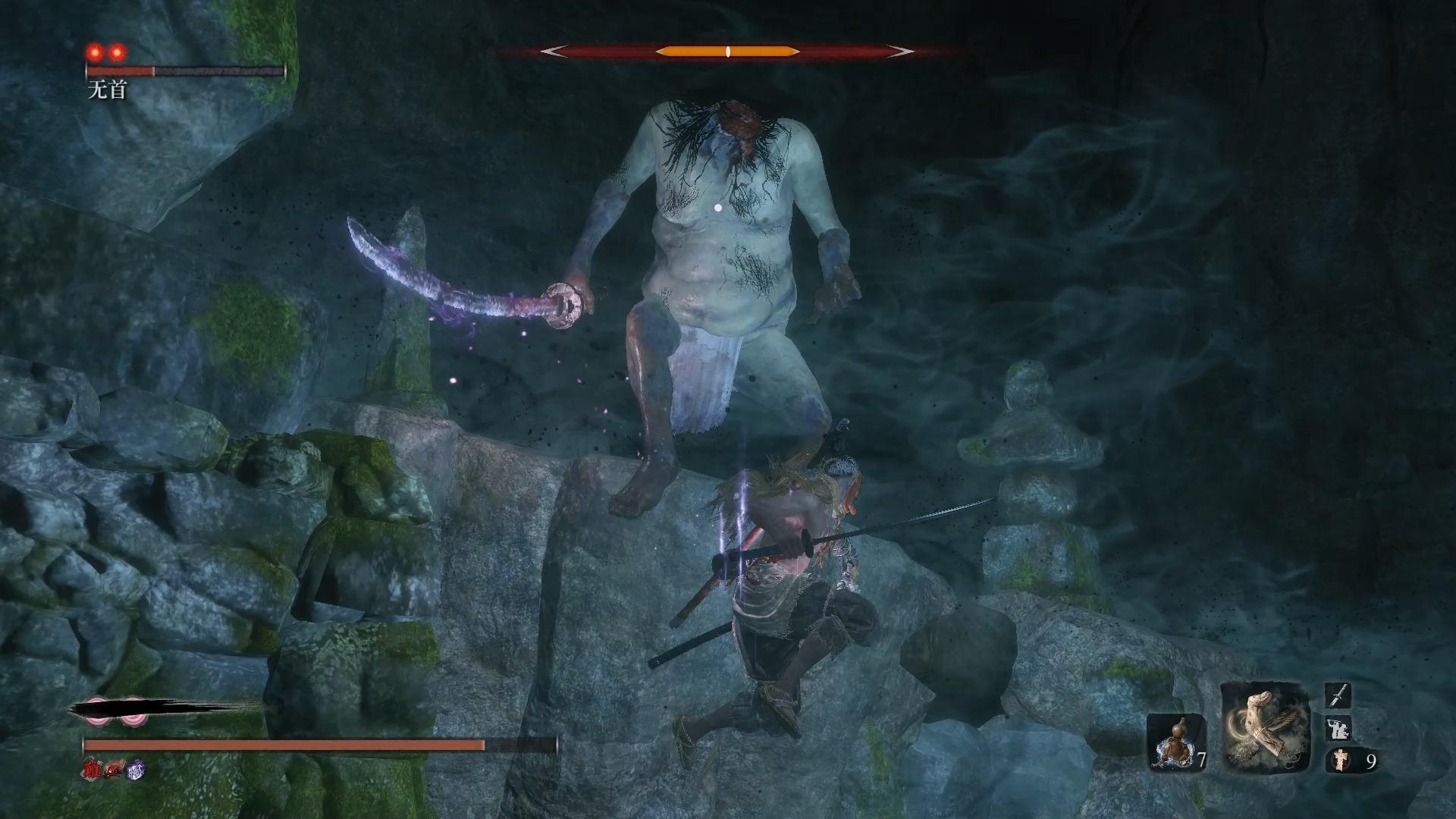Select the healing gourd quick item slot
The width and height of the screenshot is (1456, 819).
coord(1175,739)
